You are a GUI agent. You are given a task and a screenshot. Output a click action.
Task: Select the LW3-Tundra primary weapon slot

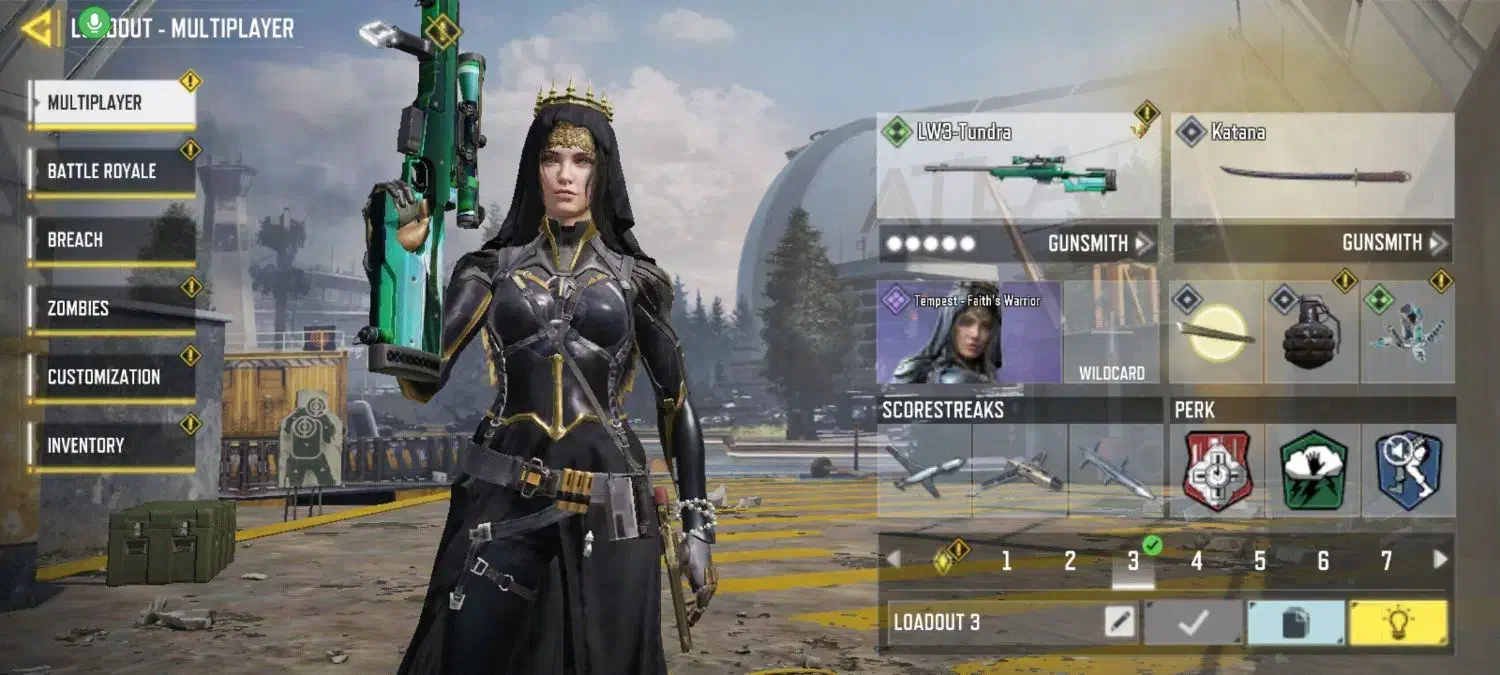coord(1018,165)
